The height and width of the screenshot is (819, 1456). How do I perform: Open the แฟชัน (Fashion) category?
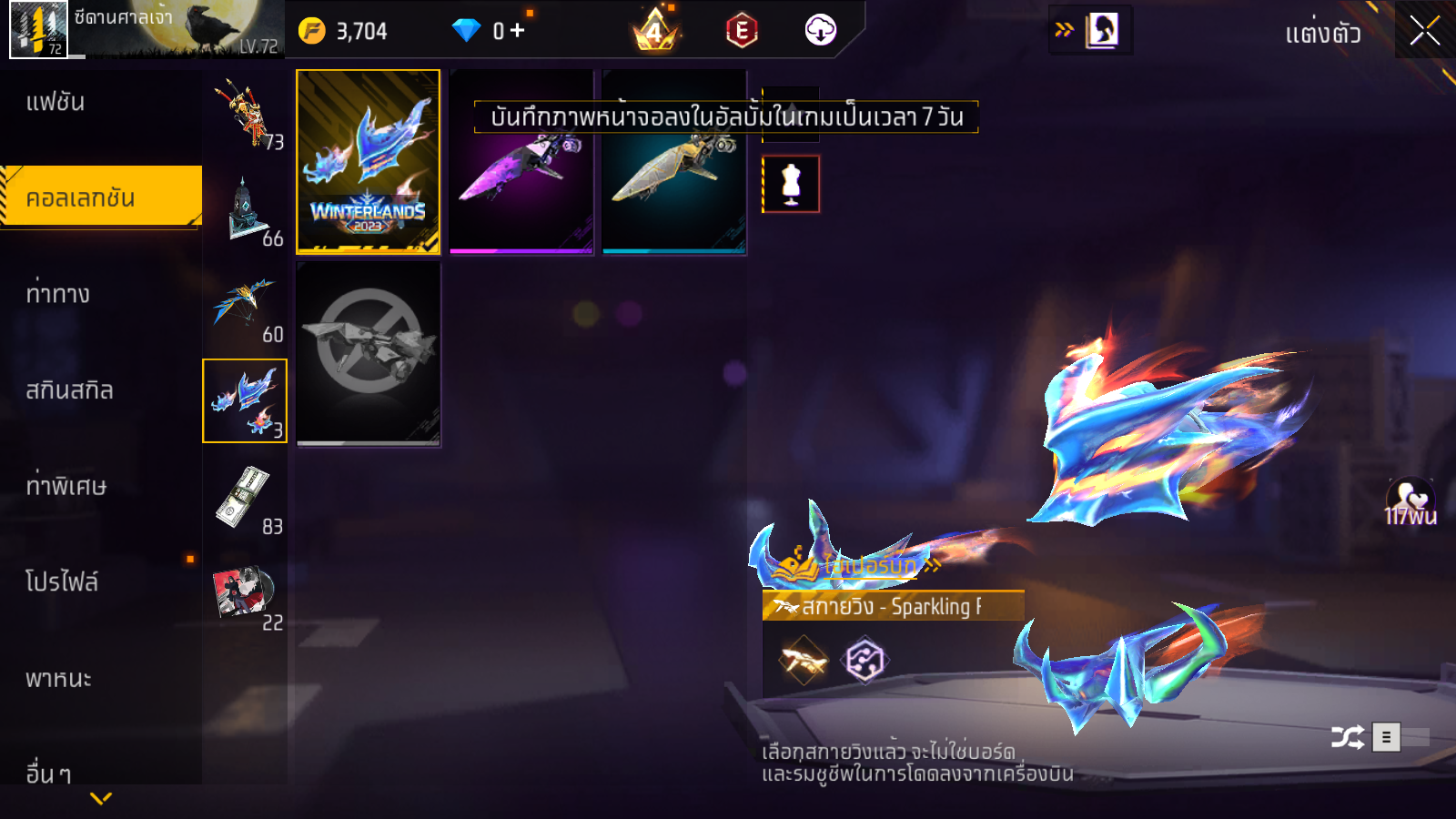pos(56,102)
